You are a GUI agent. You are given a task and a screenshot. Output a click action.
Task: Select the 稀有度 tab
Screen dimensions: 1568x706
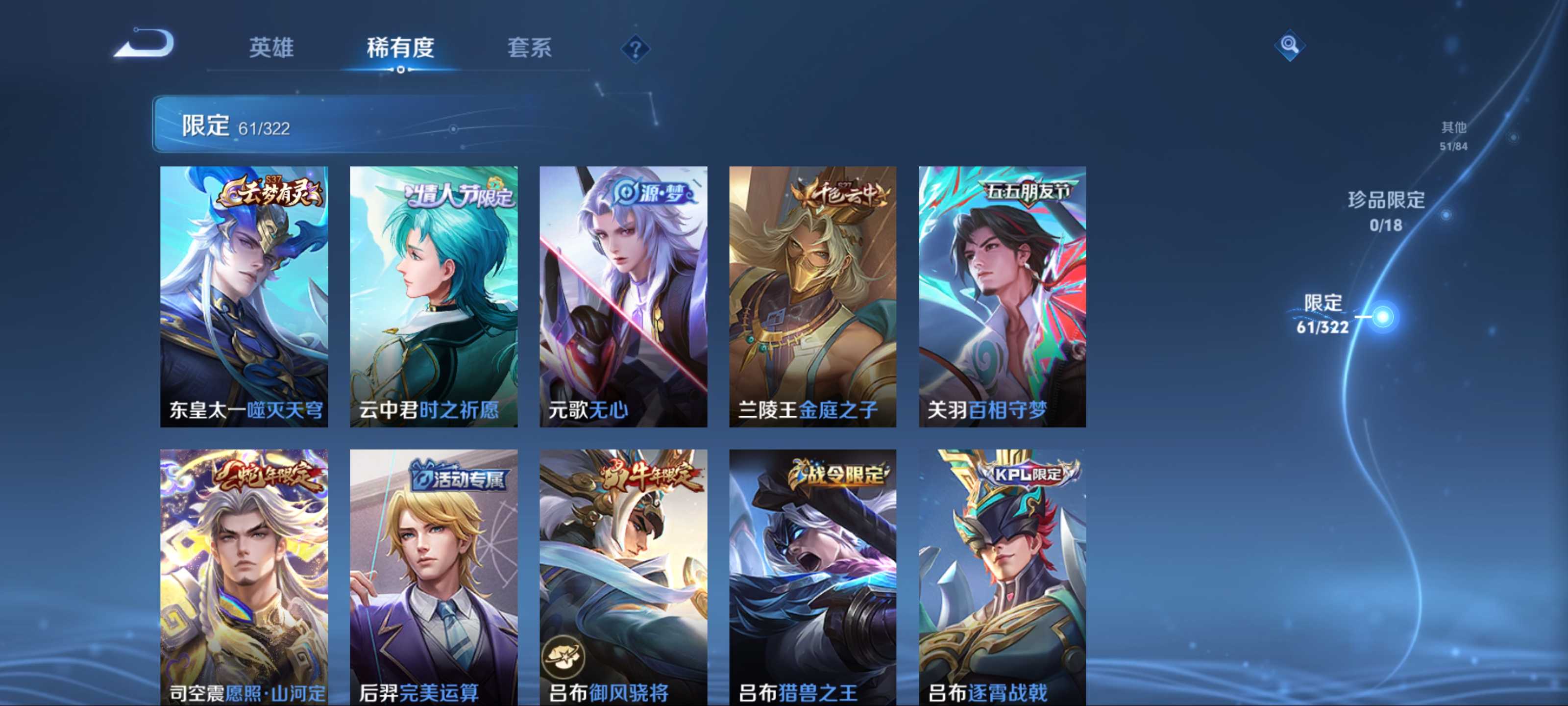click(400, 48)
